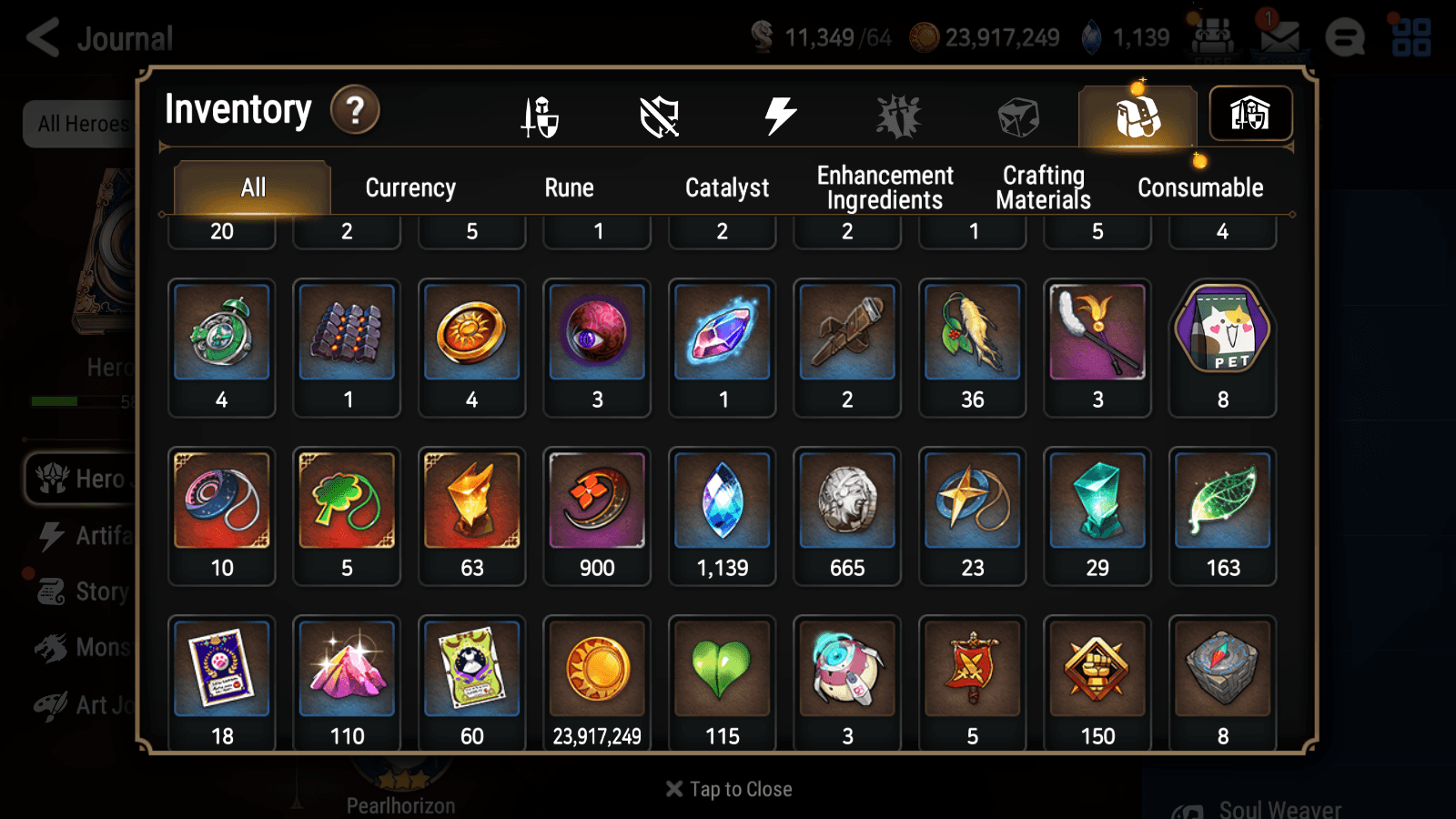This screenshot has height=819, width=1456.
Task: Select the Rune filter tab
Action: [x=570, y=187]
